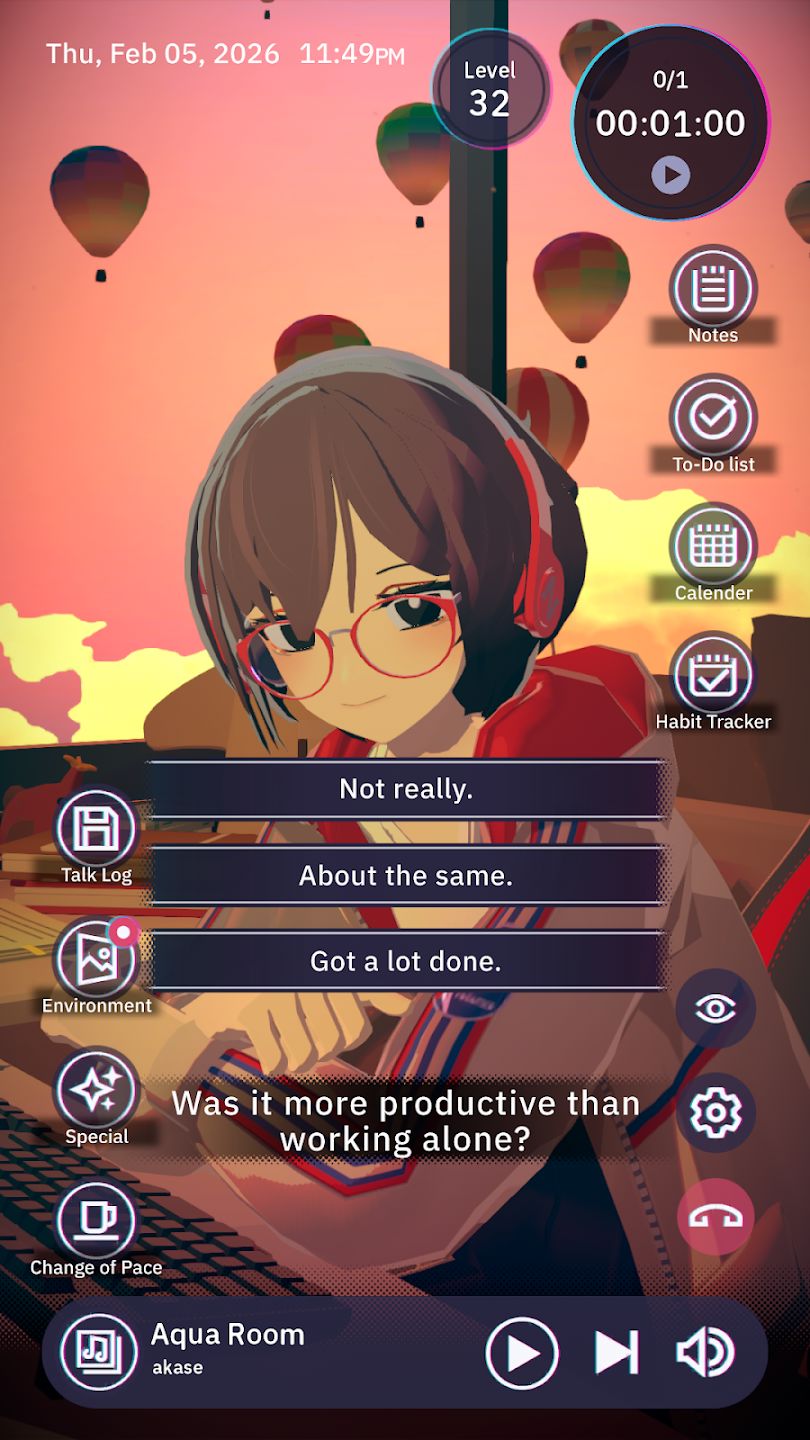Open the Habit Tracker
Viewport: 810px width, 1440px height.
tap(712, 676)
